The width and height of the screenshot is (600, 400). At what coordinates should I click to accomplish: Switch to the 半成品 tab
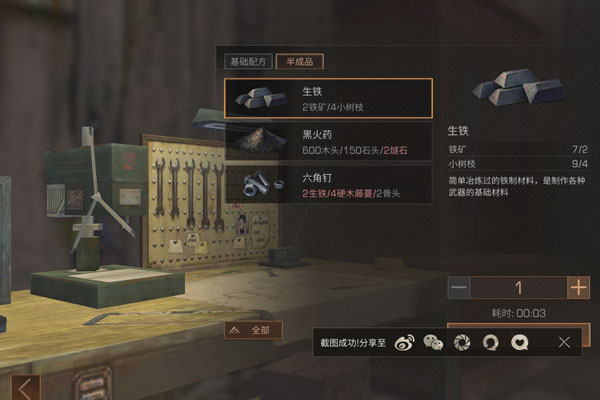pos(299,62)
